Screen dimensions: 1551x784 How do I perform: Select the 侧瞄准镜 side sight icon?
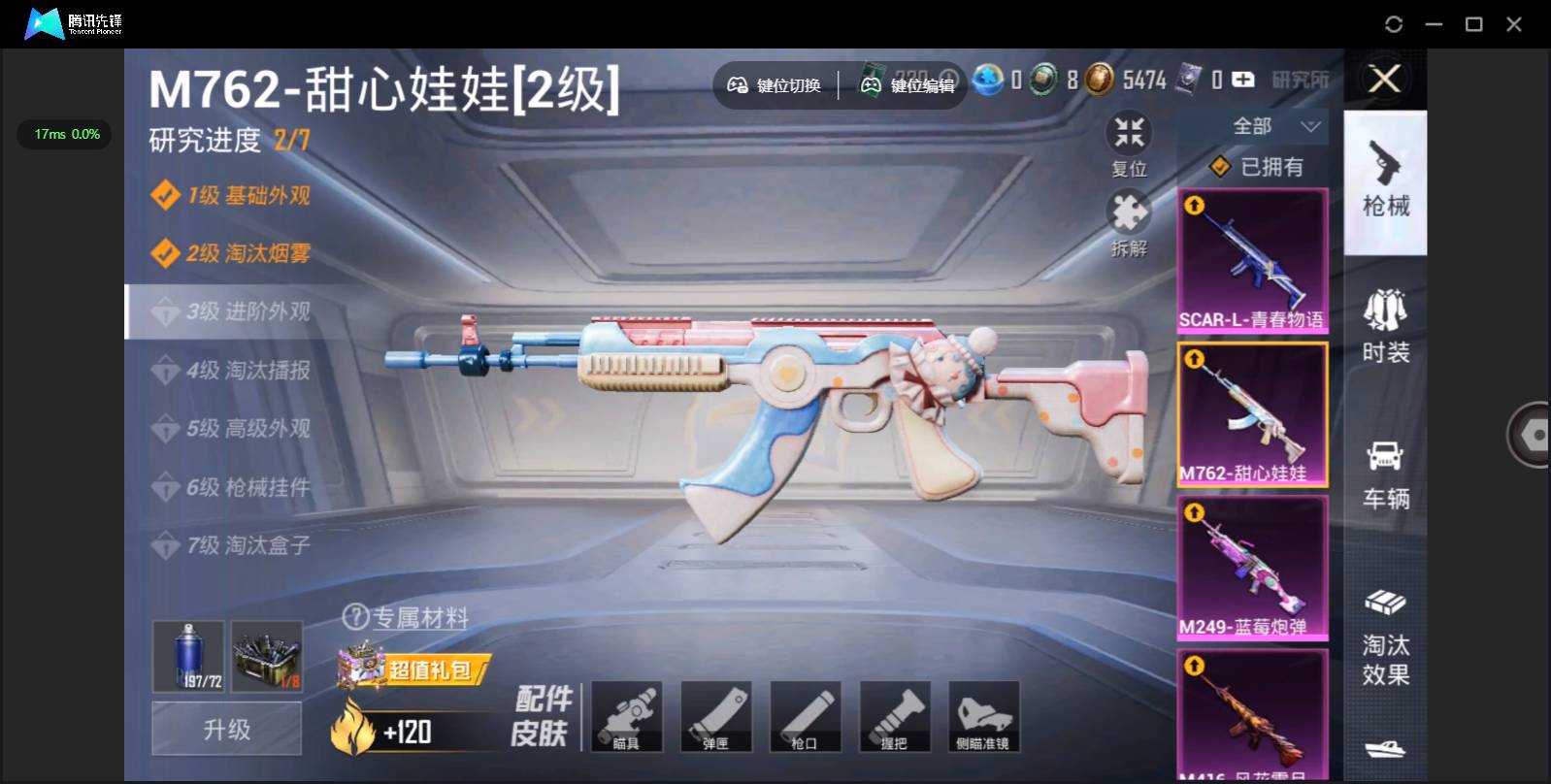pos(983,716)
